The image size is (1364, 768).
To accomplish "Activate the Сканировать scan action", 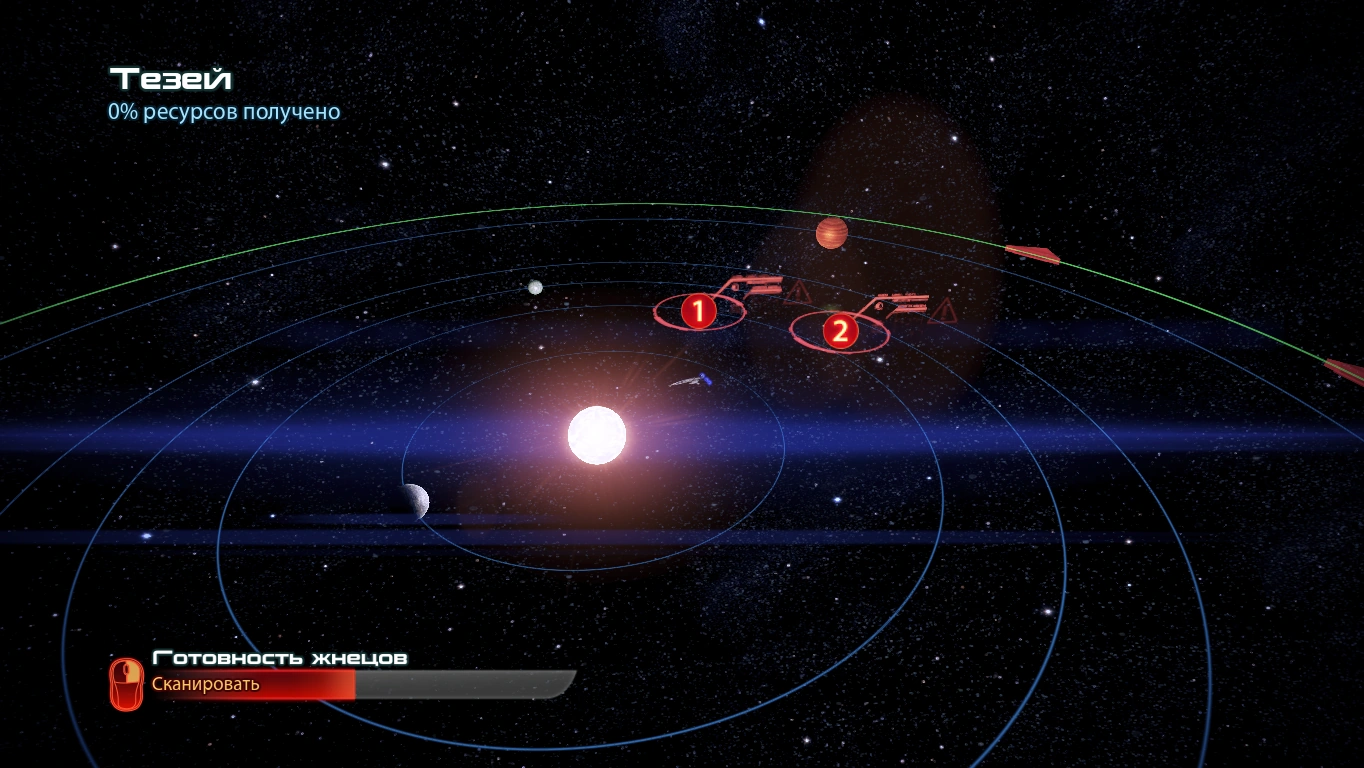I will click(x=205, y=684).
